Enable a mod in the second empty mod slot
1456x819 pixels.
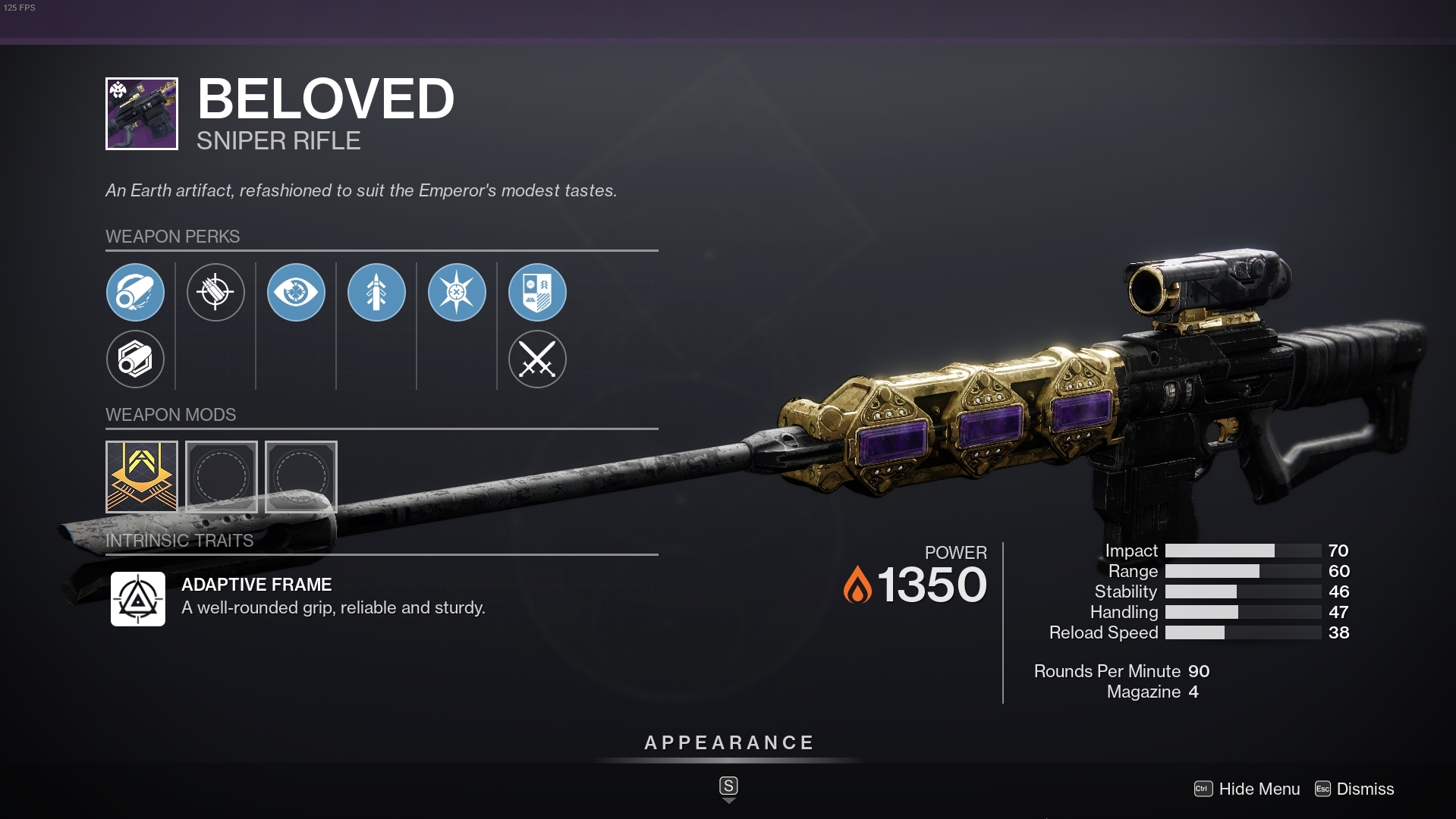(221, 476)
